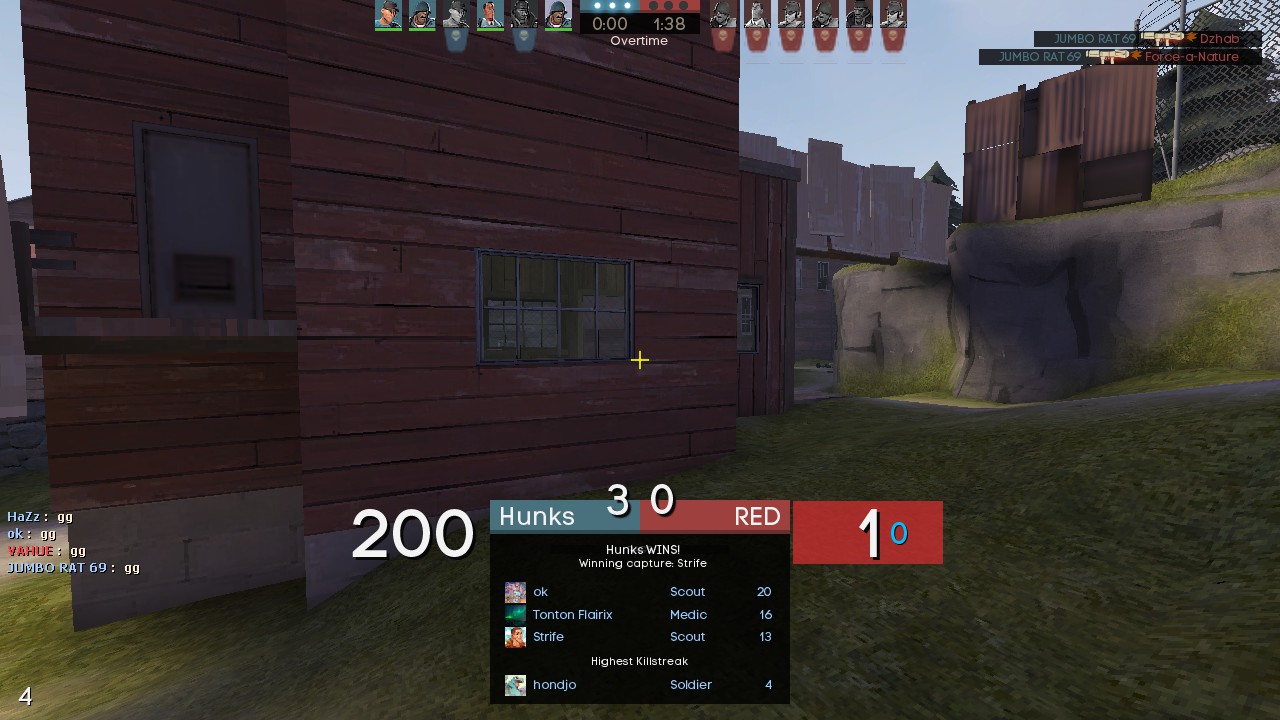Click hondjo's avatar thumbnail
The width and height of the screenshot is (1280, 720).
coord(515,685)
